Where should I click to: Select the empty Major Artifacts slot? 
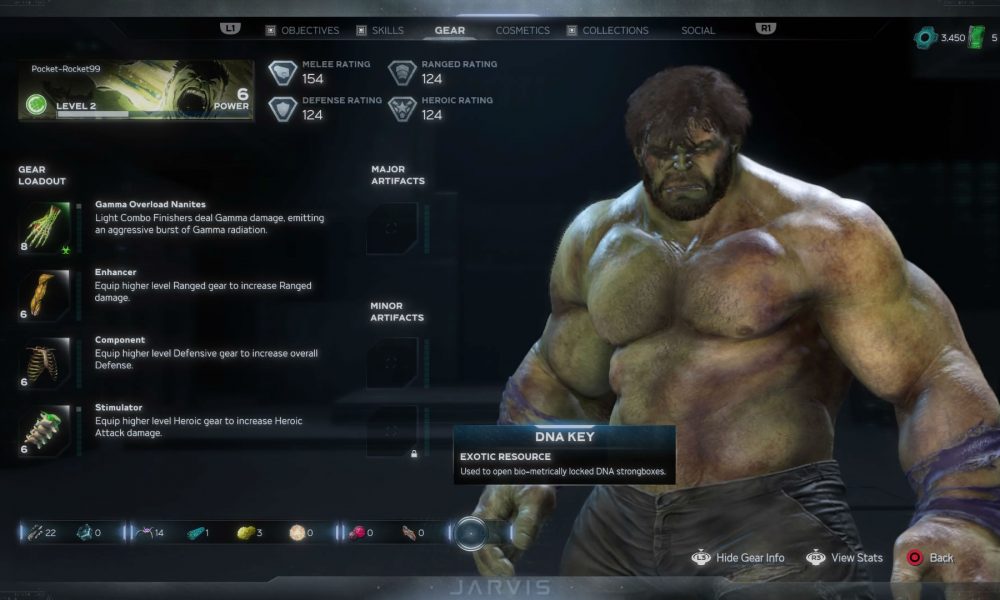click(392, 228)
